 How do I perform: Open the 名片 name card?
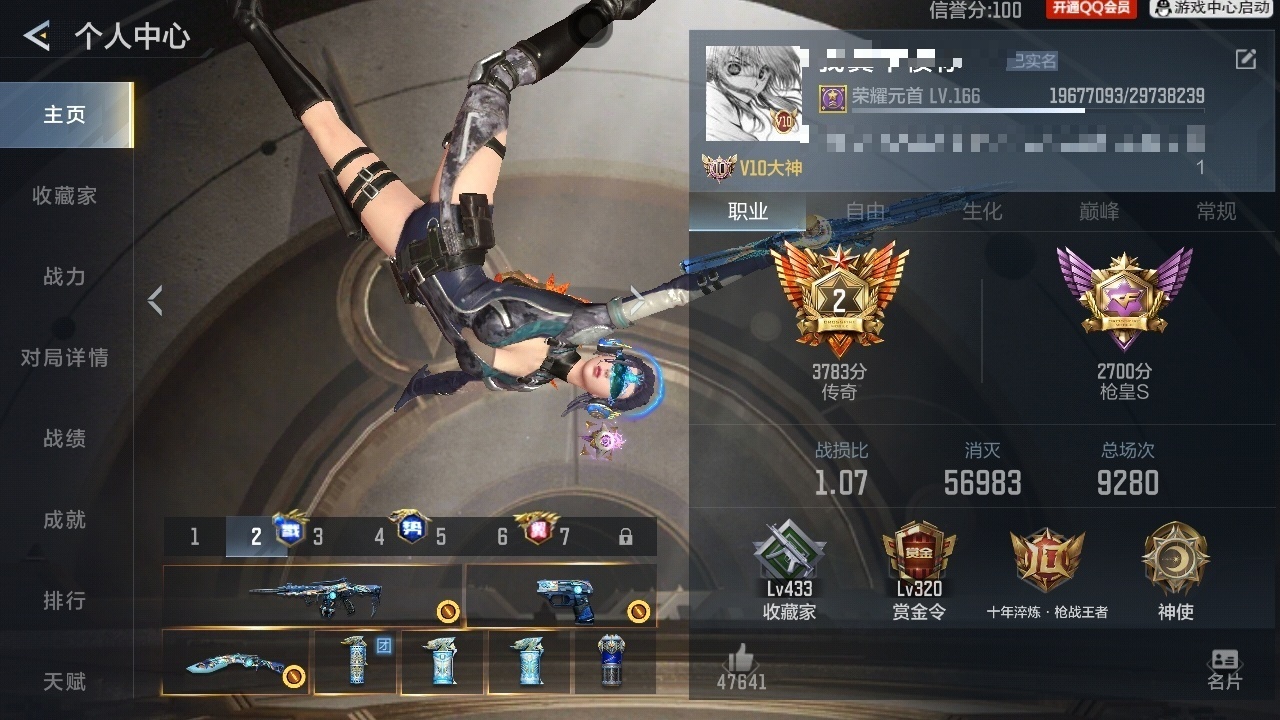point(1224,668)
